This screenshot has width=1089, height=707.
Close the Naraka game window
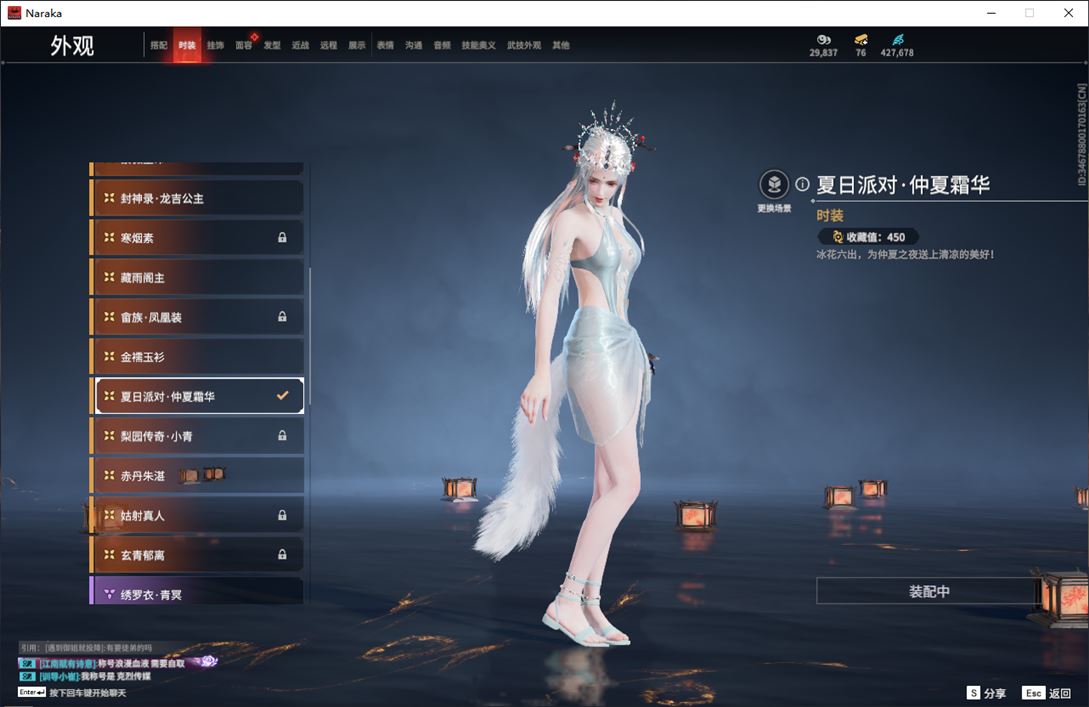(1069, 13)
